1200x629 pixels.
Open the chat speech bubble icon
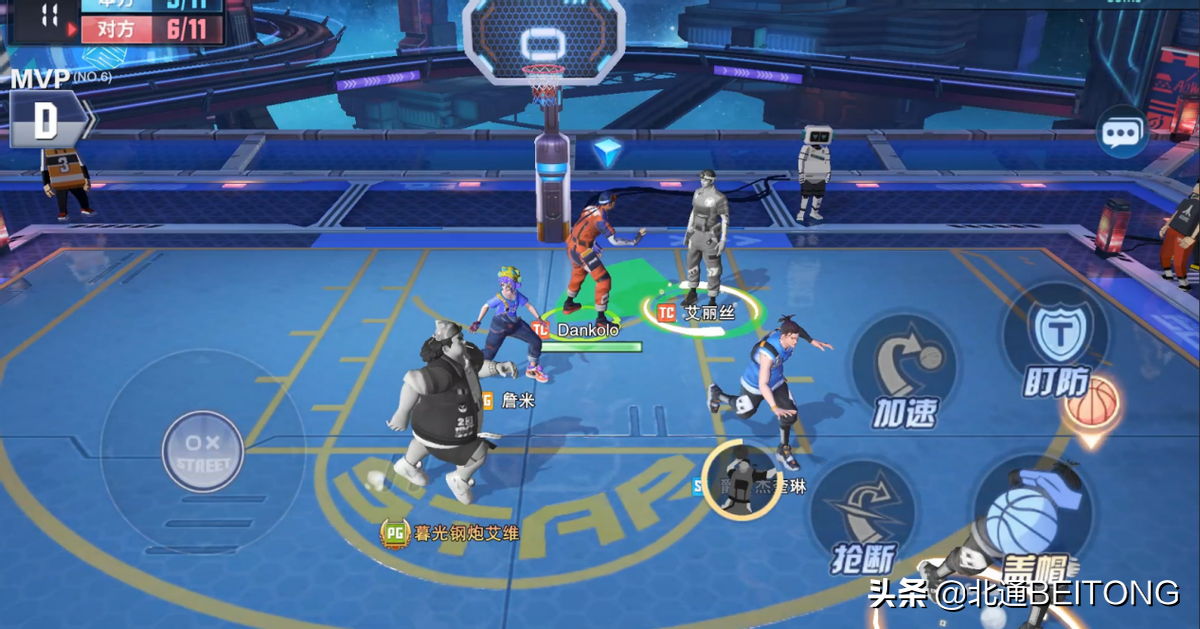click(1122, 132)
